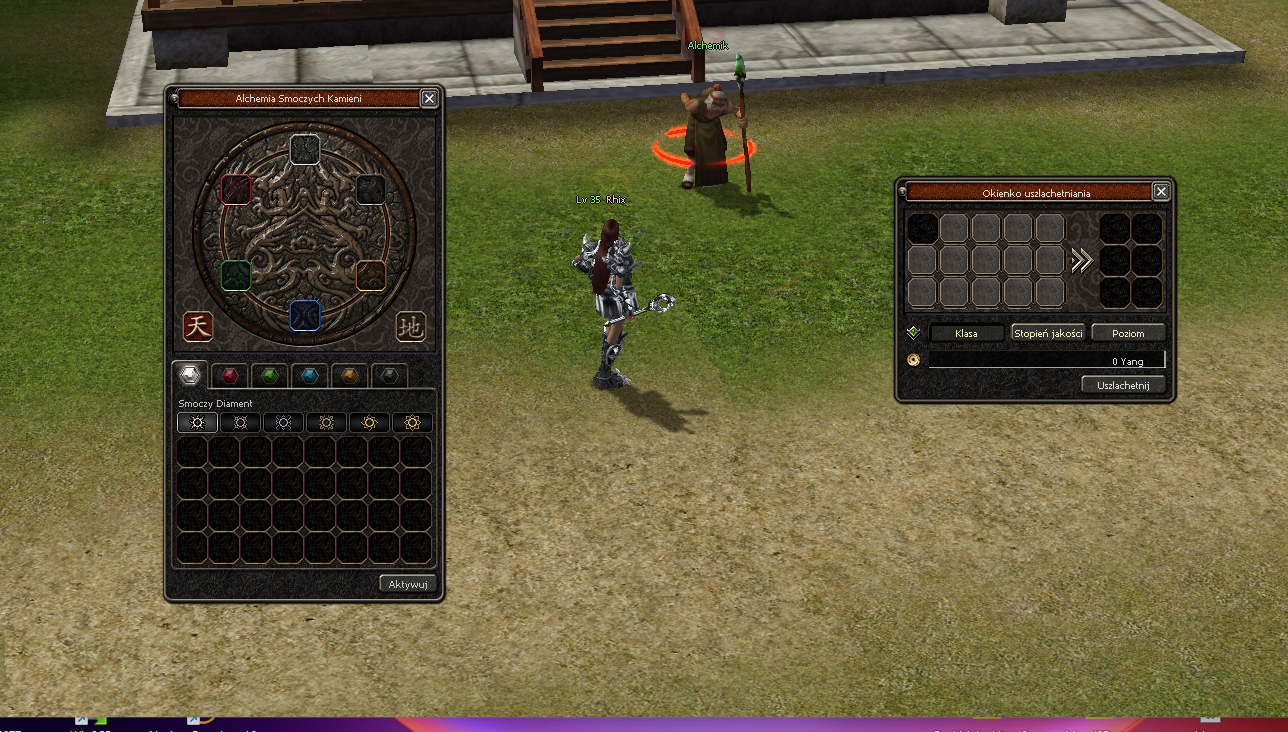This screenshot has height=732, width=1288.
Task: Switch to the black stone tab
Action: tap(390, 376)
